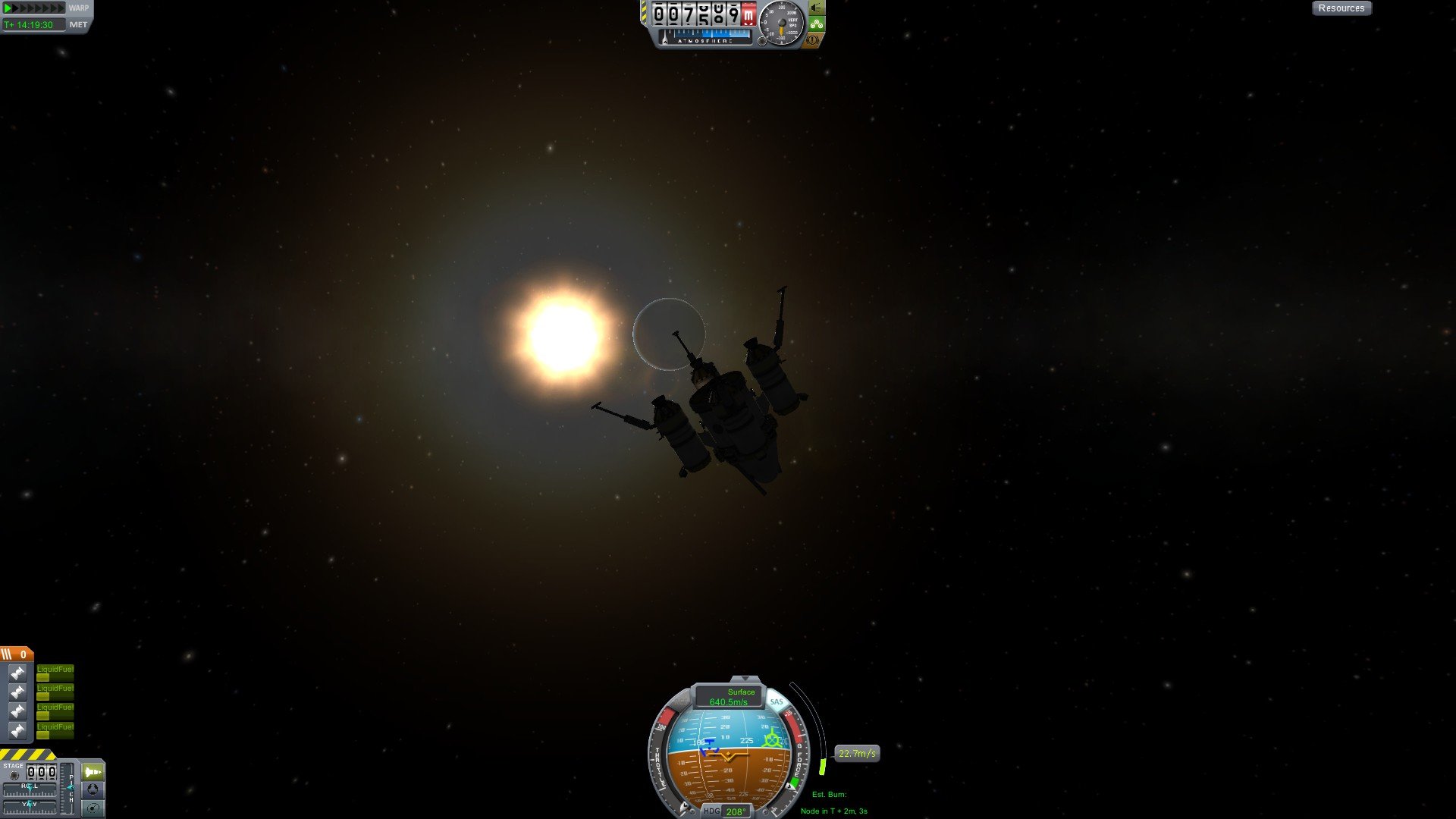
Task: Toggle the brakes warning button
Action: [813, 39]
